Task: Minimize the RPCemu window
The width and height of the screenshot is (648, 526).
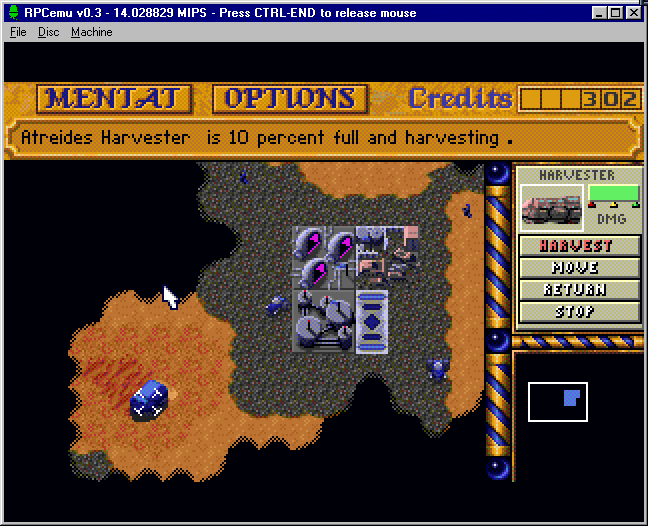Action: 599,13
